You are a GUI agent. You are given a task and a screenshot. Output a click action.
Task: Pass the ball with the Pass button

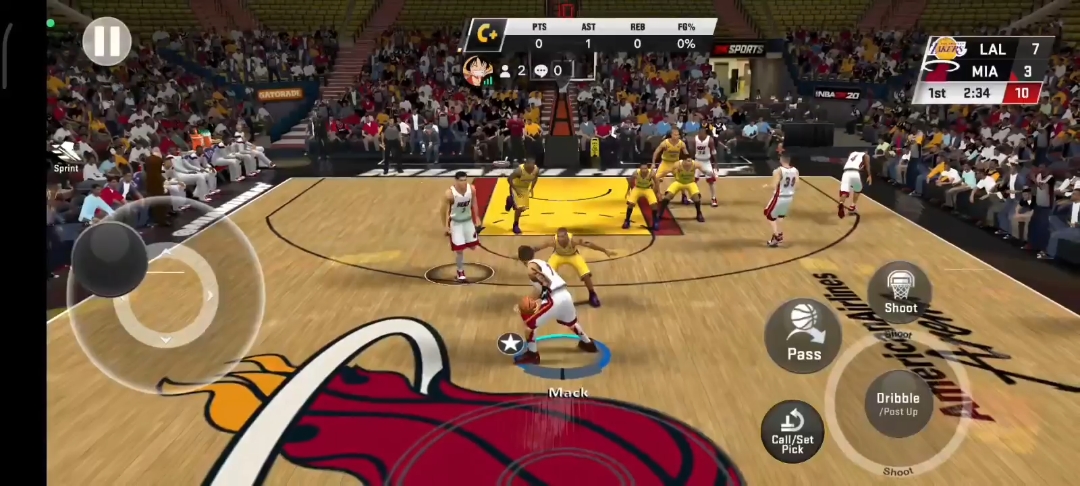[x=803, y=336]
